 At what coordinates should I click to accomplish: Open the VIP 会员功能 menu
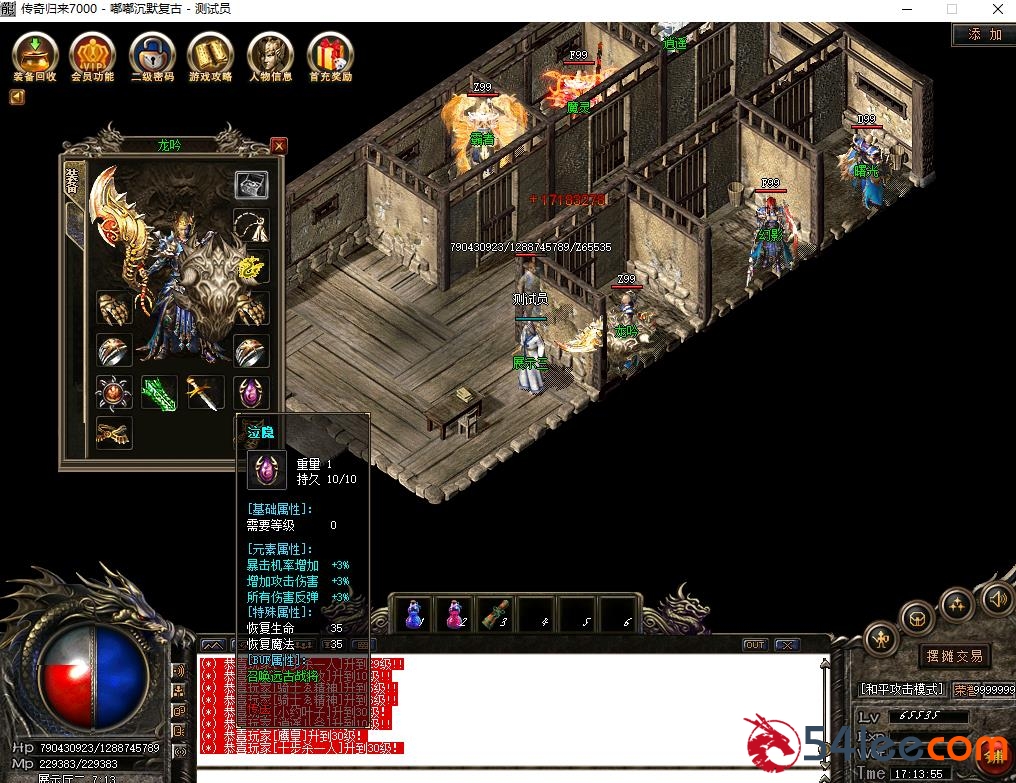(x=92, y=52)
